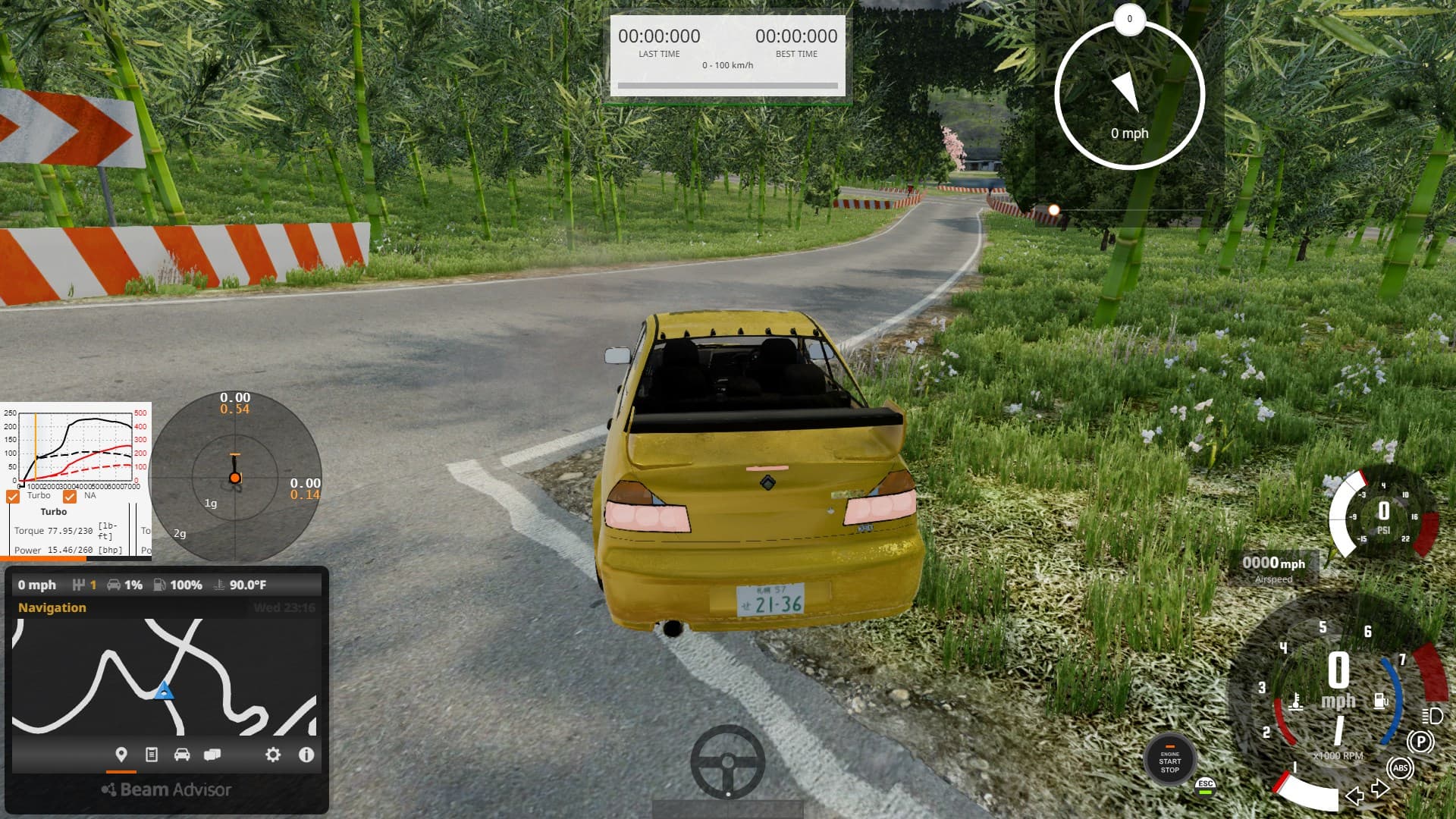Image resolution: width=1456 pixels, height=819 pixels.
Task: Click the left turn signal arrow
Action: (1354, 795)
